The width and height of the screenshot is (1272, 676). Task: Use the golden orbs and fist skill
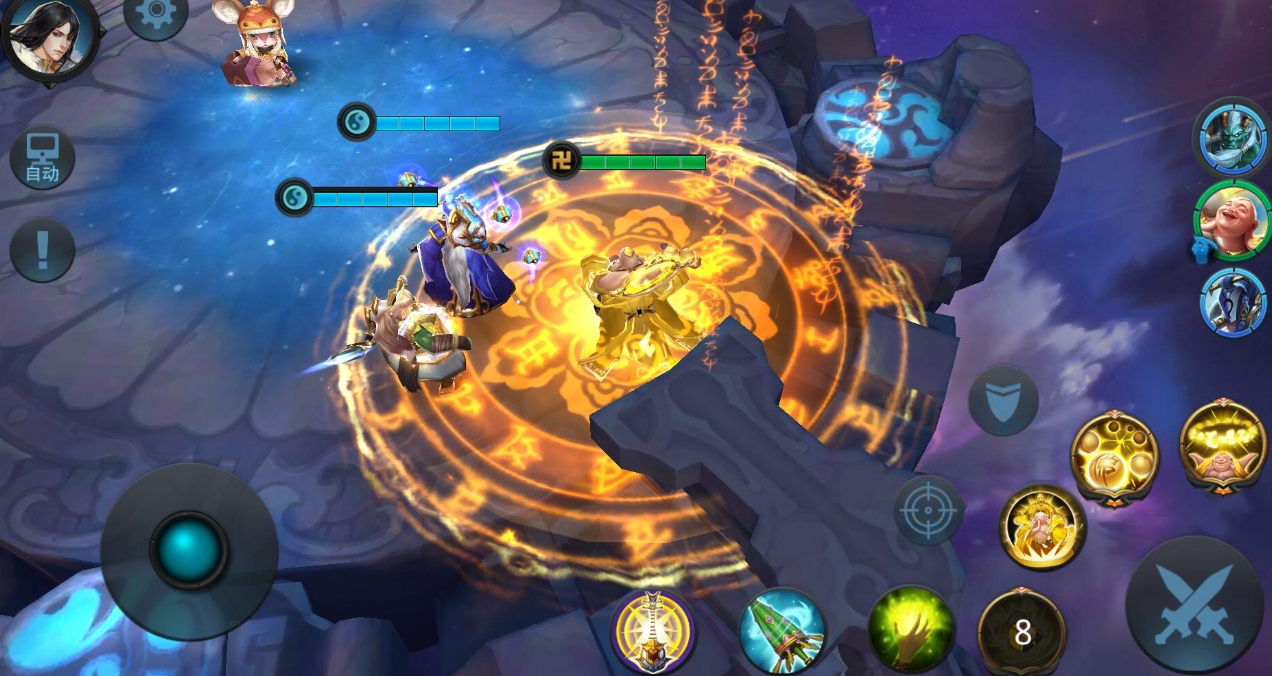[1114, 458]
